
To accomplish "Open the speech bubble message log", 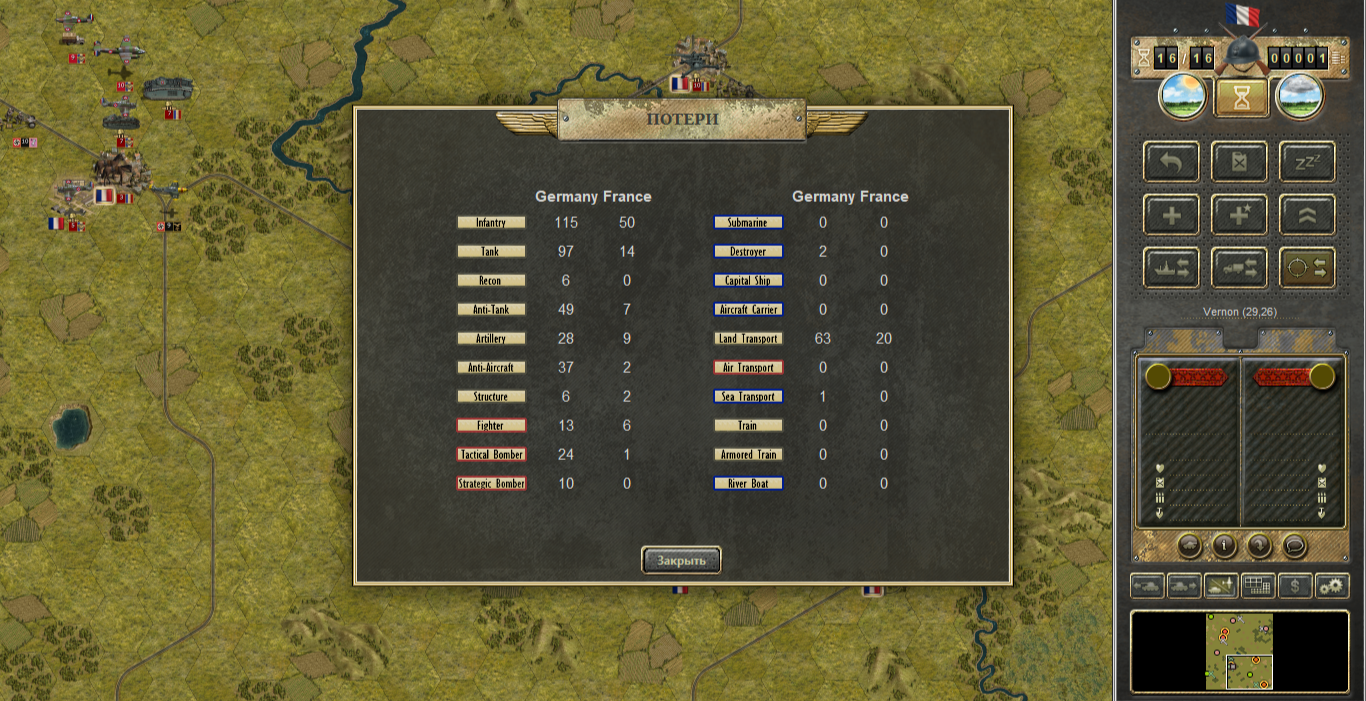I will [x=1295, y=546].
